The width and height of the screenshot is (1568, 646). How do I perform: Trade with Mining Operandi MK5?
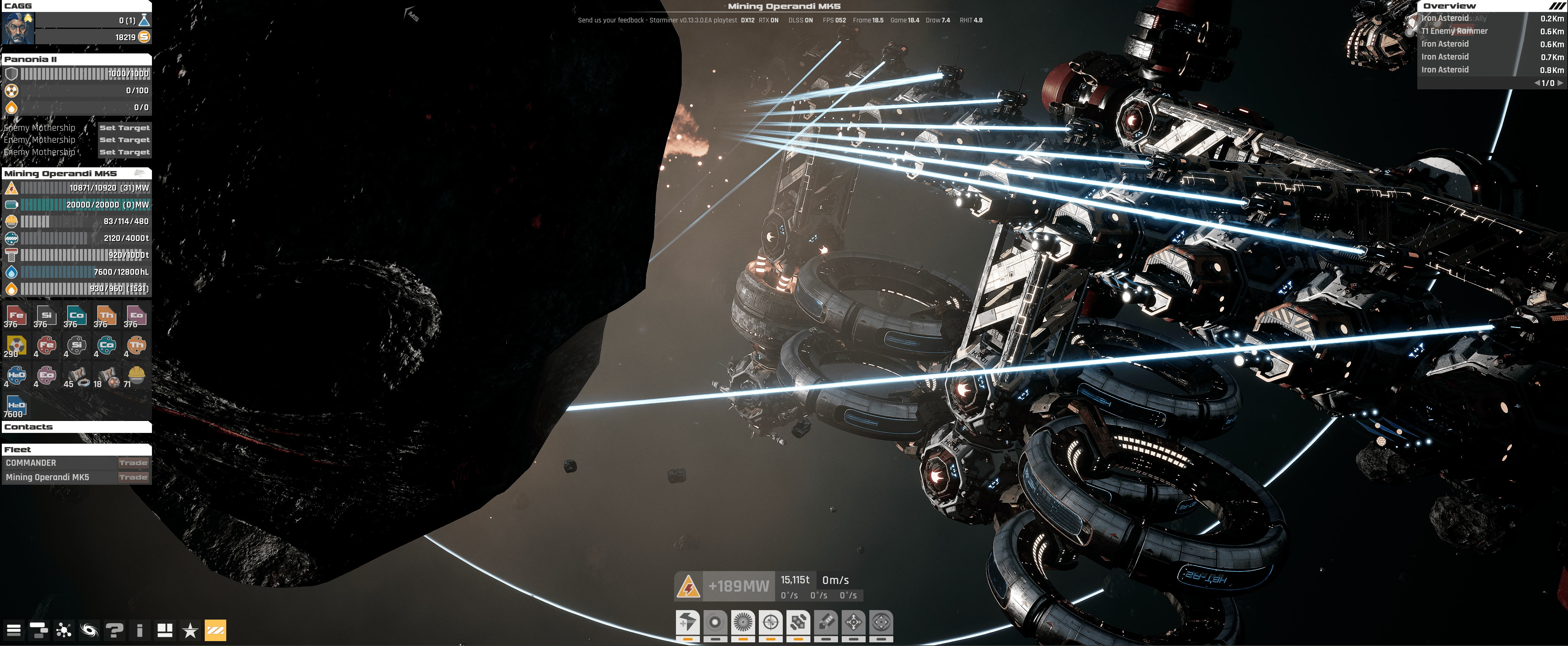coord(133,477)
